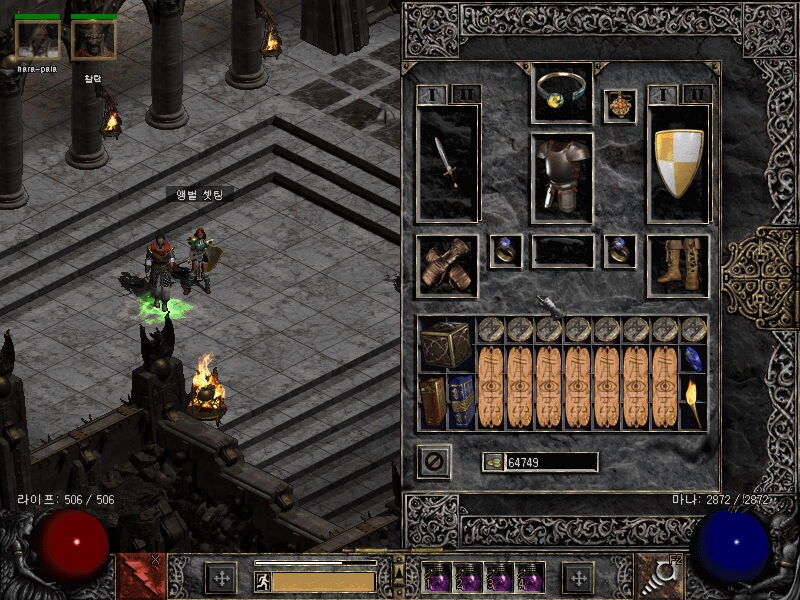Select the equipped body armor
The image size is (800, 600).
click(x=561, y=178)
